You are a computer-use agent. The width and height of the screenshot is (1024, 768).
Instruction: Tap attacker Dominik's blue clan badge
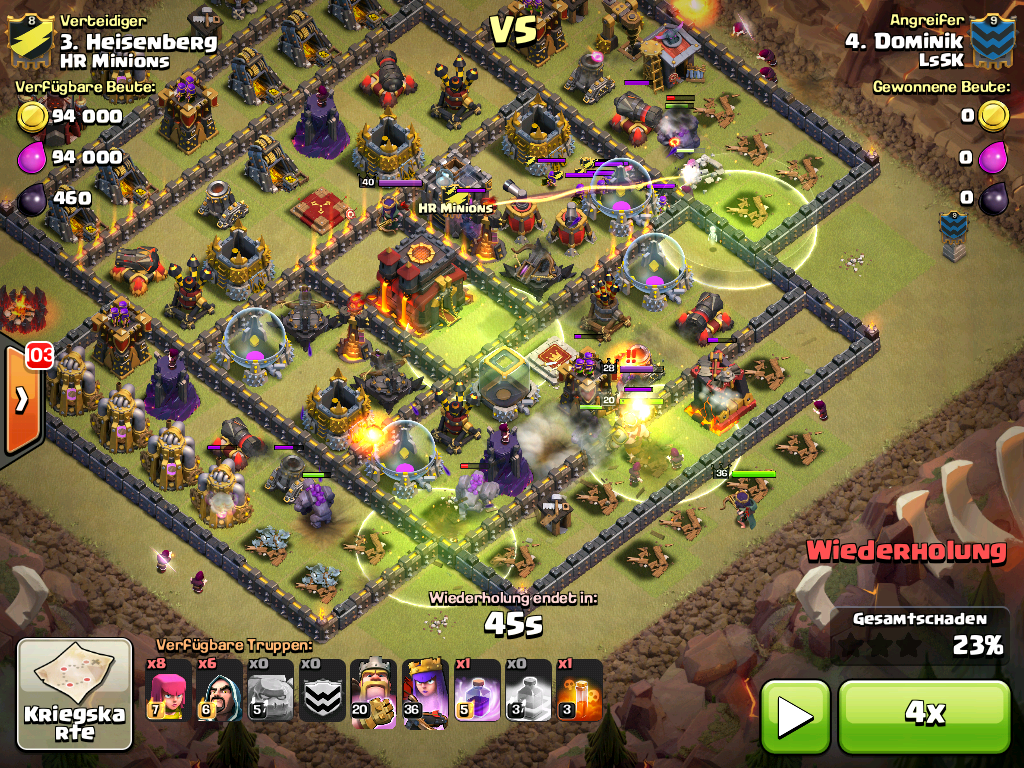point(990,38)
